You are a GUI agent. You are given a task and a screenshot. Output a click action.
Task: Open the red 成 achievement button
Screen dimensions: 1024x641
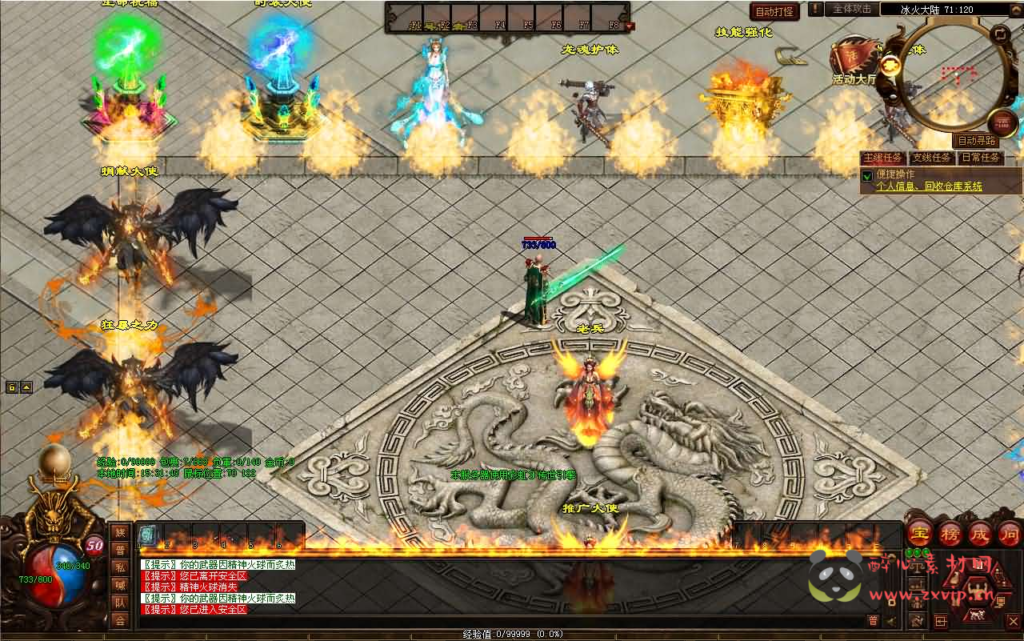tap(980, 532)
